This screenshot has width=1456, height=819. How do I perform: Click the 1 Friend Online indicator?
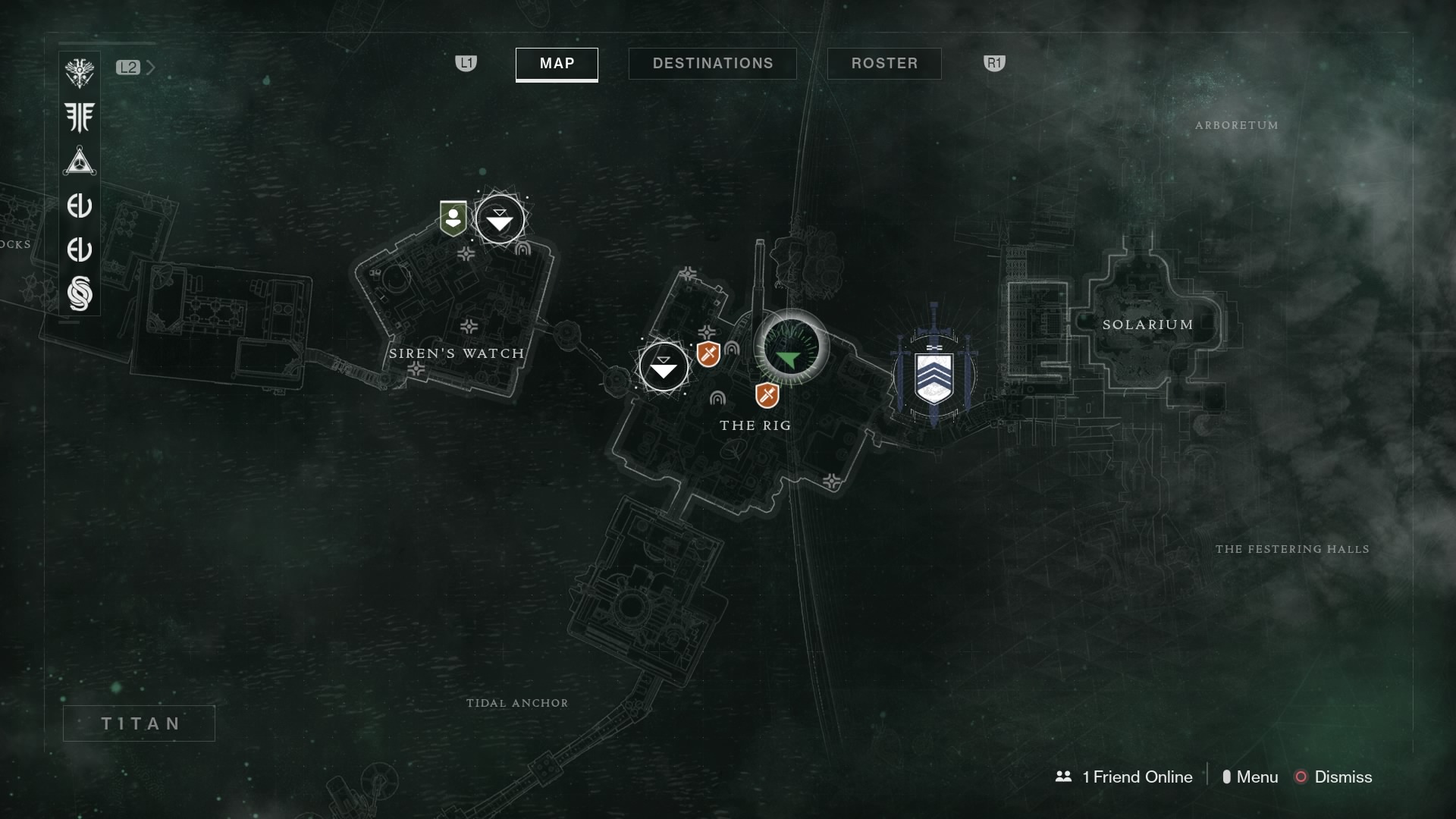pos(1126,777)
